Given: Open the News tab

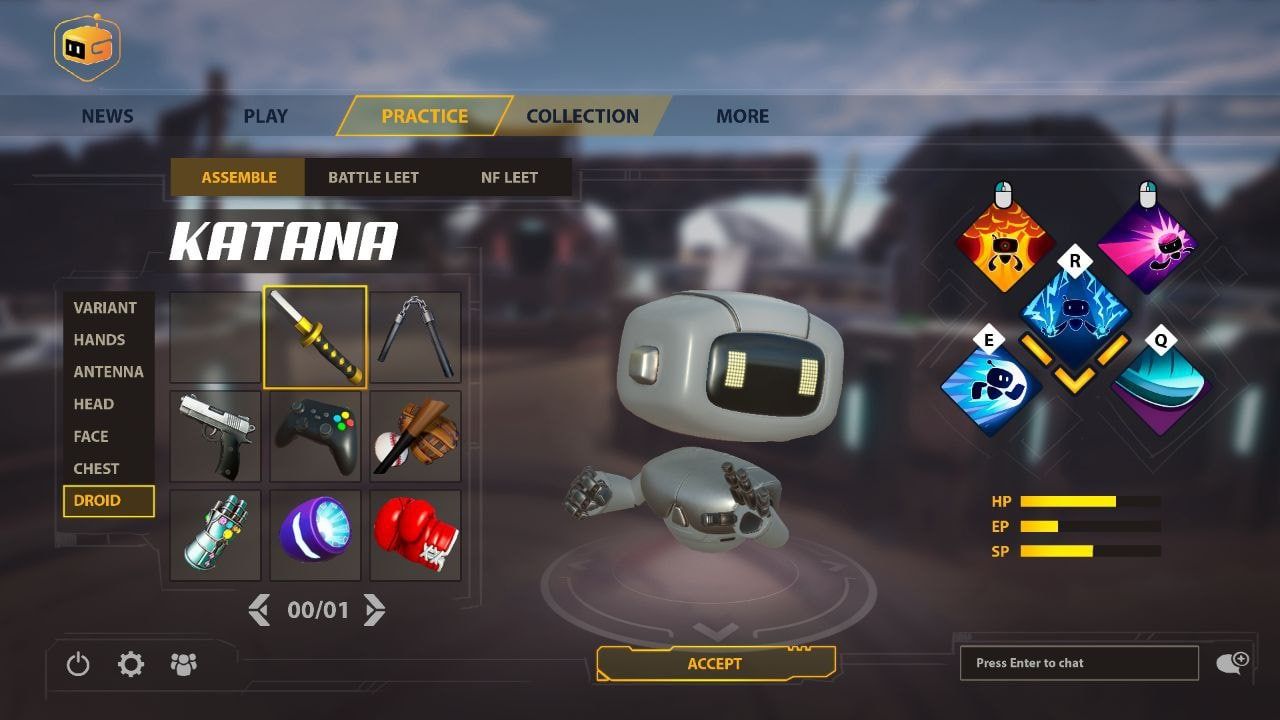Looking at the screenshot, I should (x=107, y=116).
